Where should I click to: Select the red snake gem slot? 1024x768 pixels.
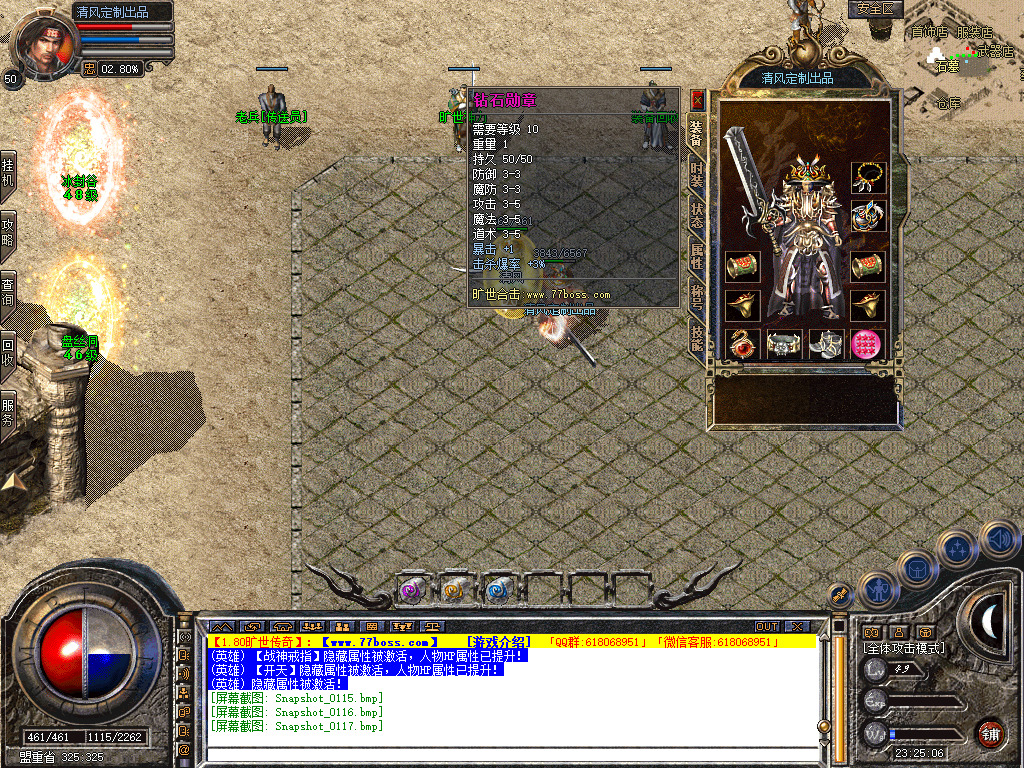742,344
